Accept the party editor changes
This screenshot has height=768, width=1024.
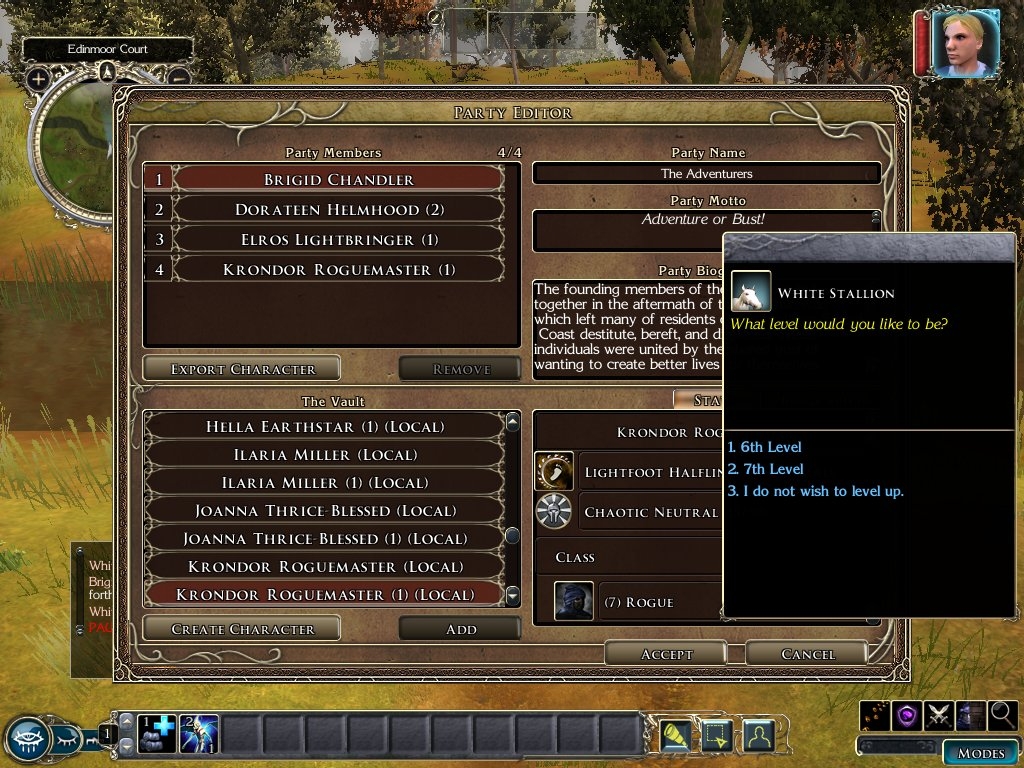[666, 654]
